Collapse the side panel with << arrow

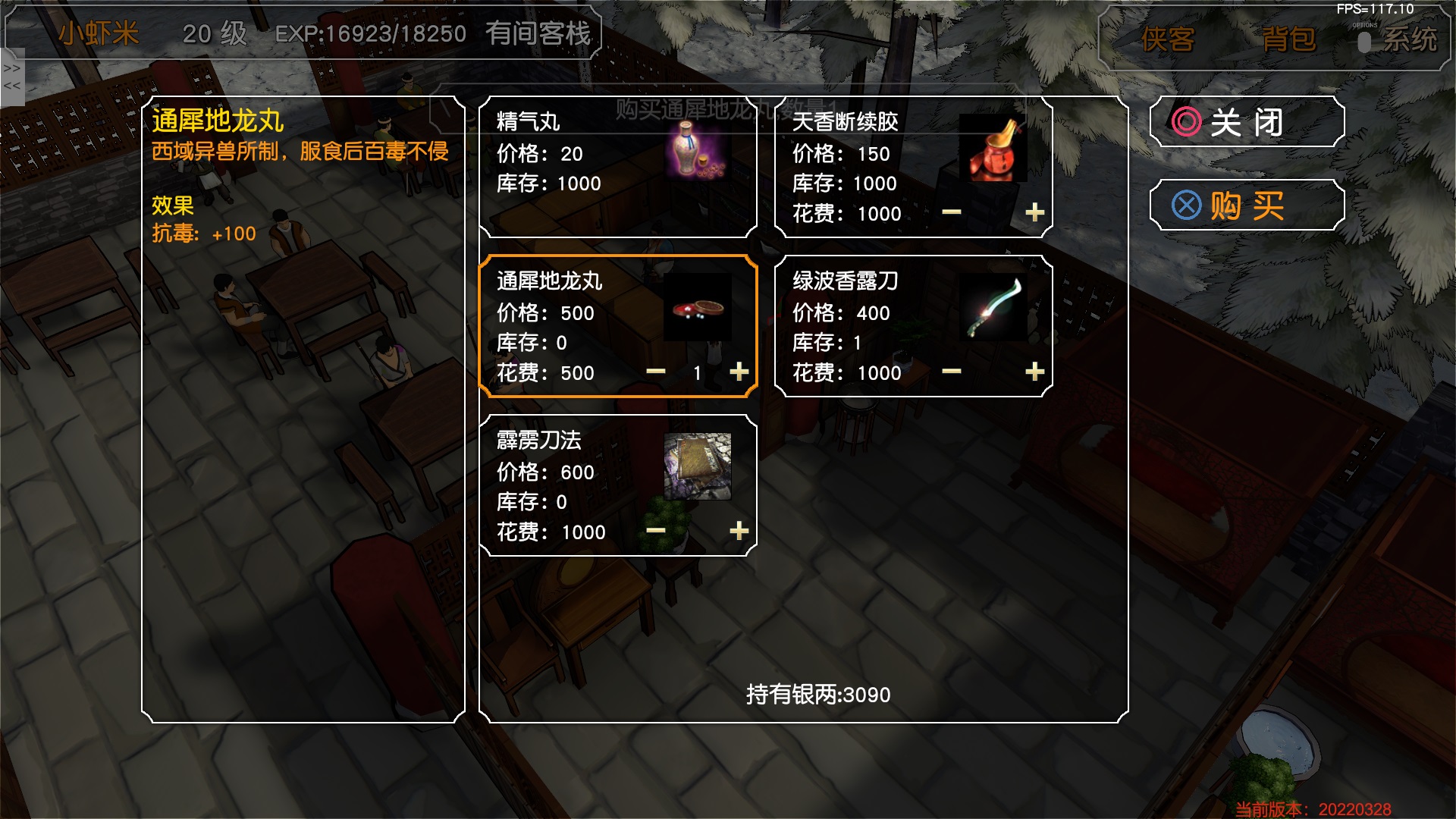pos(11,87)
